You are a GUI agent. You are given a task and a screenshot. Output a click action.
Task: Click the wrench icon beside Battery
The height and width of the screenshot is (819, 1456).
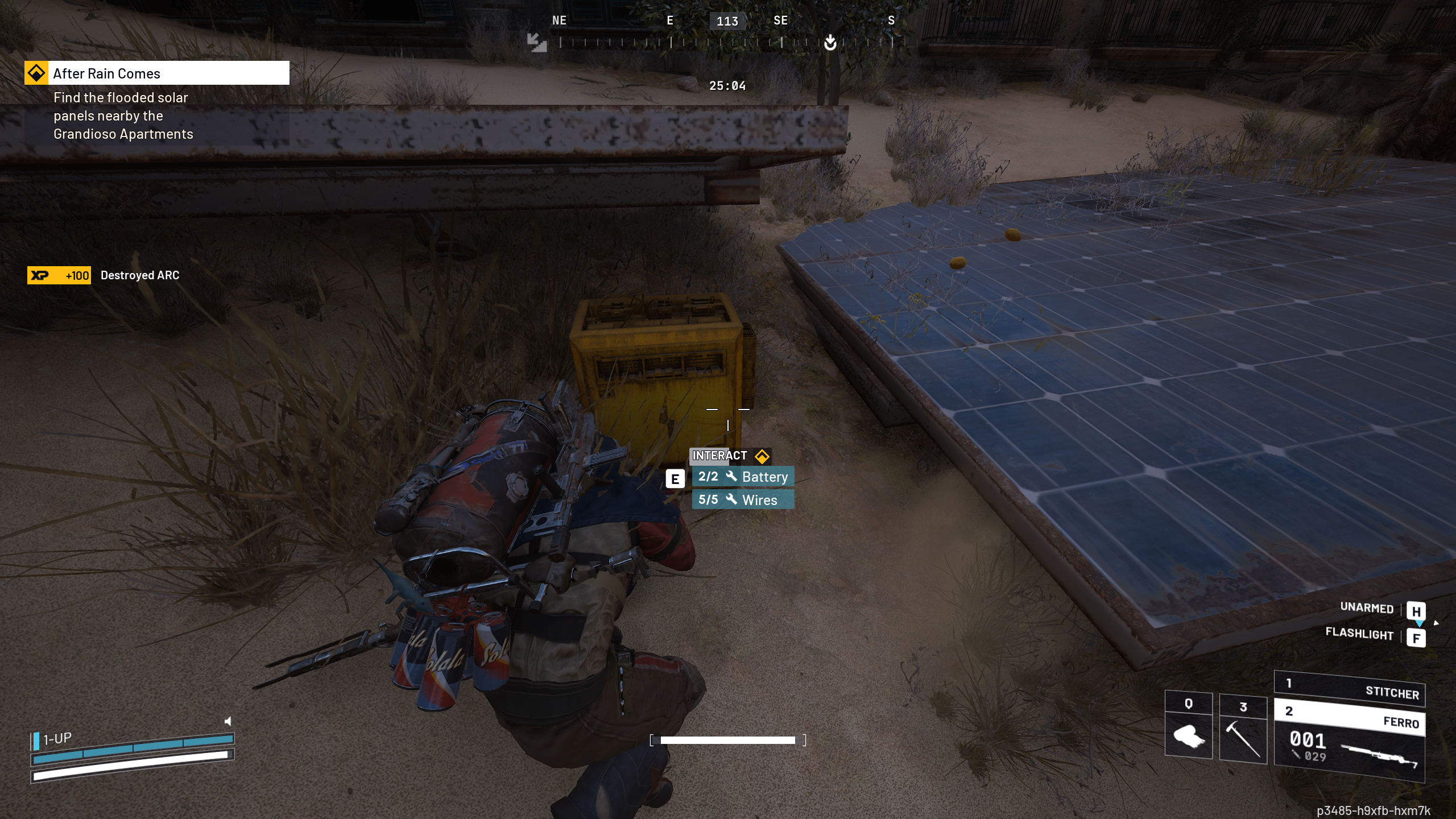click(733, 478)
